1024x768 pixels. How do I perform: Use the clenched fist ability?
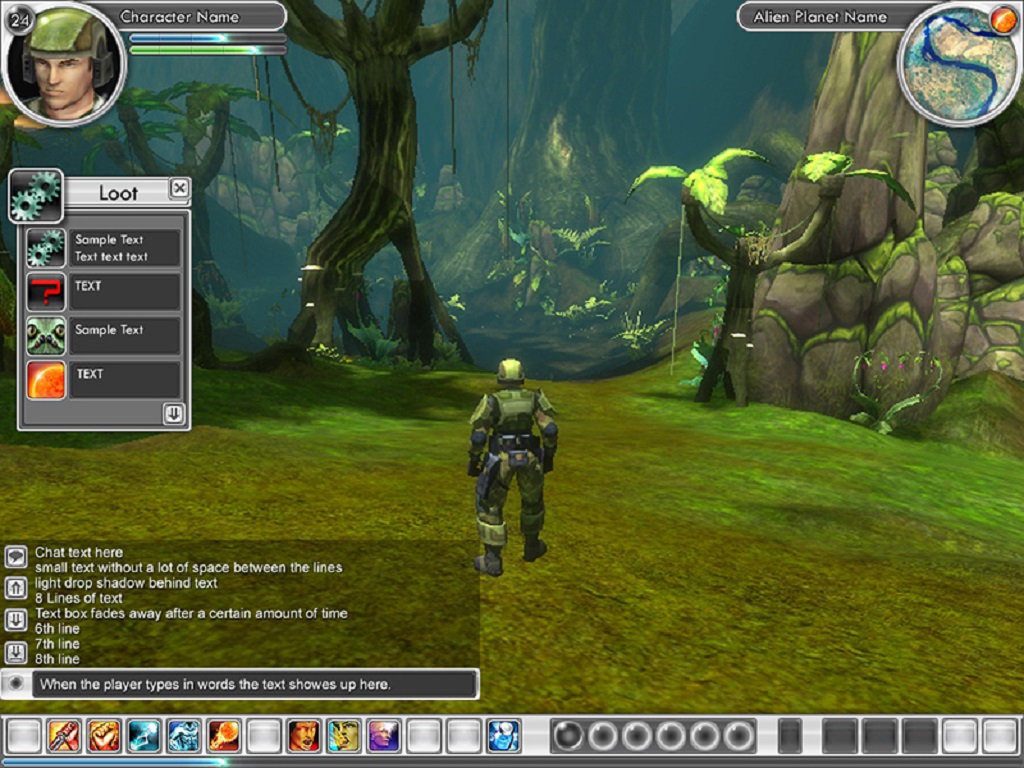pos(104,736)
